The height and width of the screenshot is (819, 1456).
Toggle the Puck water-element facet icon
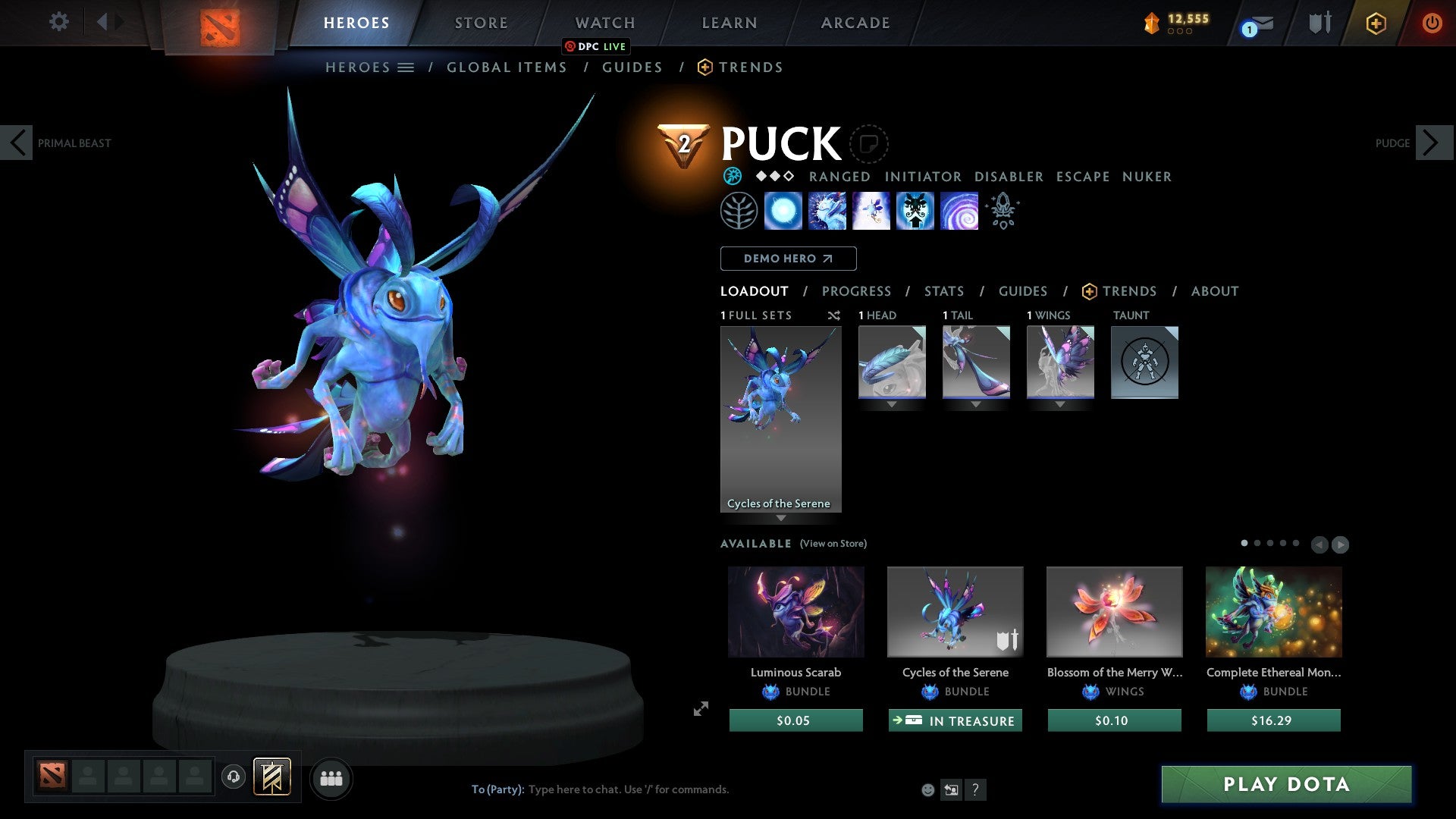pos(731,176)
